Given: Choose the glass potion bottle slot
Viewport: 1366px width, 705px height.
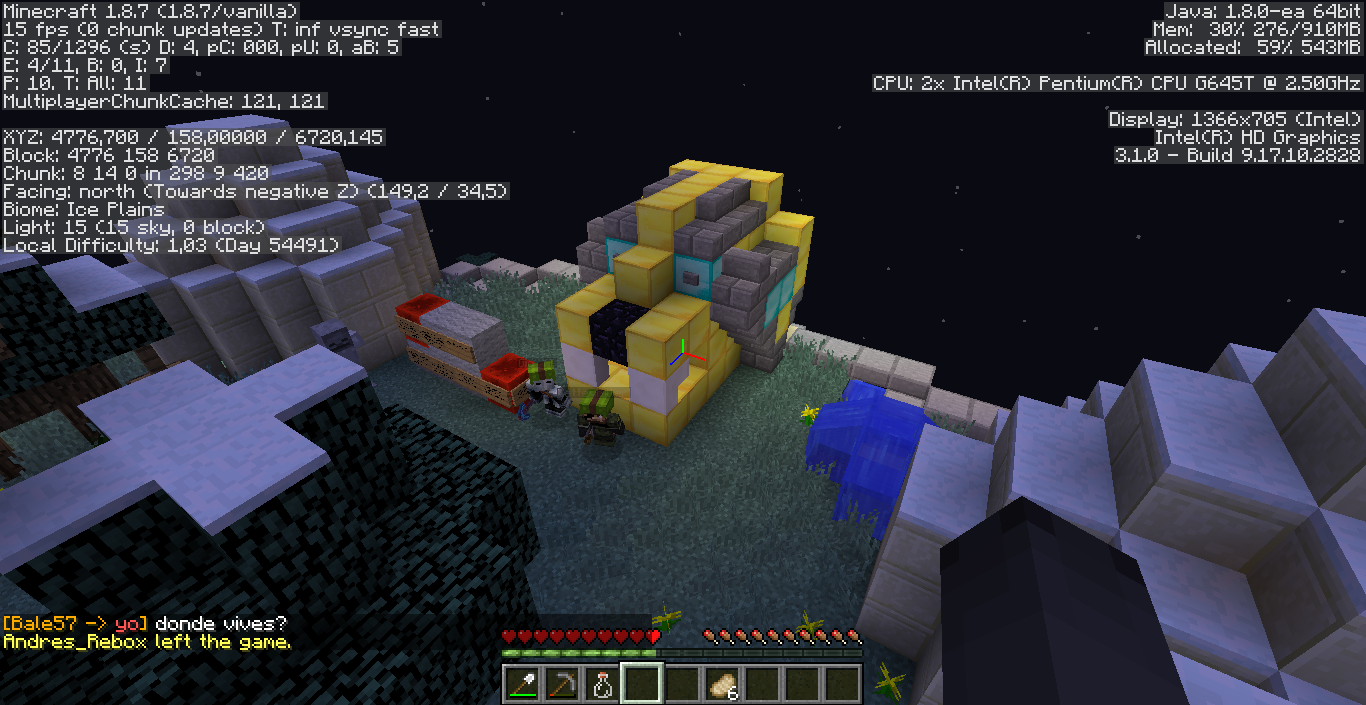Looking at the screenshot, I should [x=601, y=684].
